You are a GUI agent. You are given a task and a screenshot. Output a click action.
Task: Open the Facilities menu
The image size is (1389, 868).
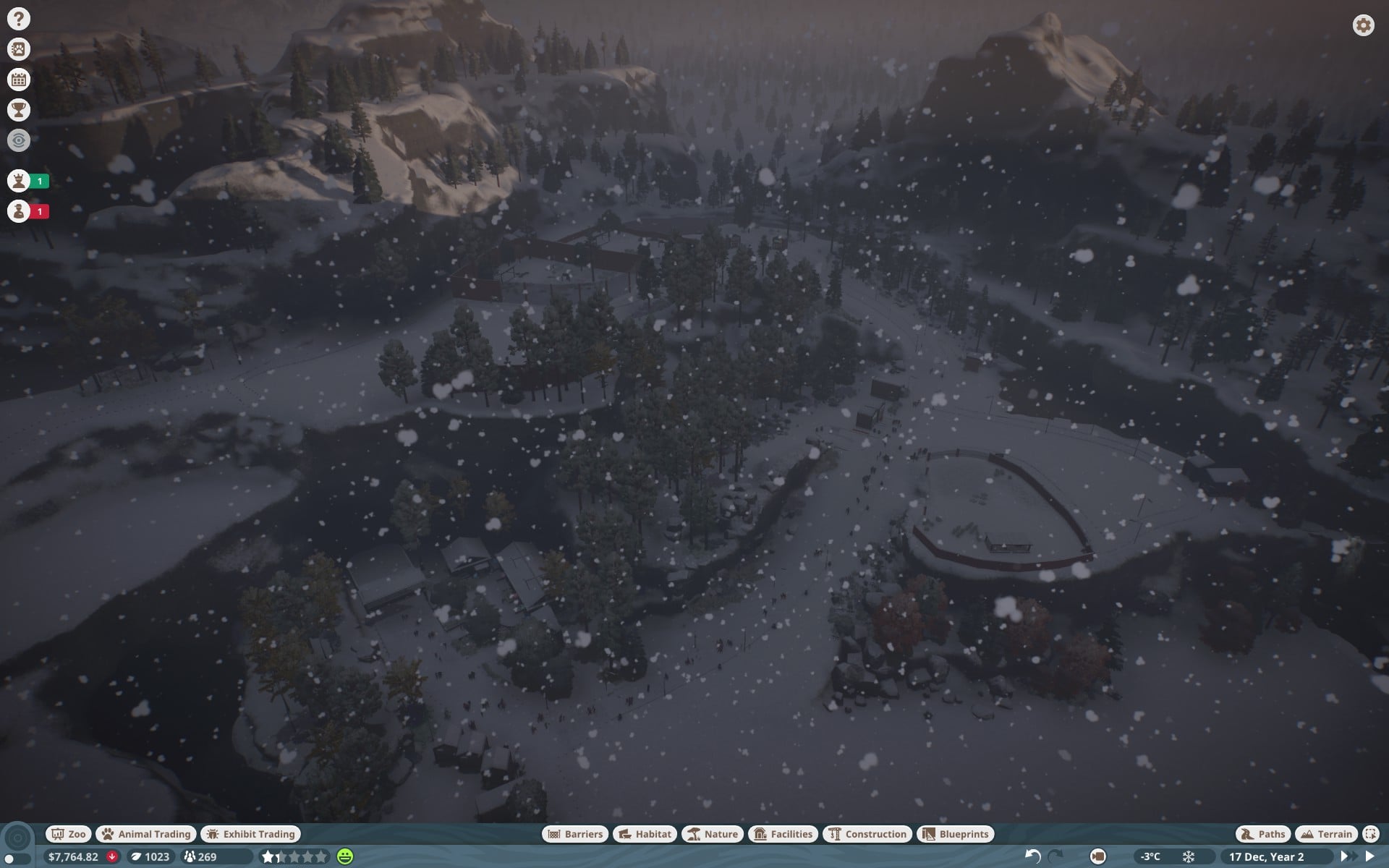783,834
